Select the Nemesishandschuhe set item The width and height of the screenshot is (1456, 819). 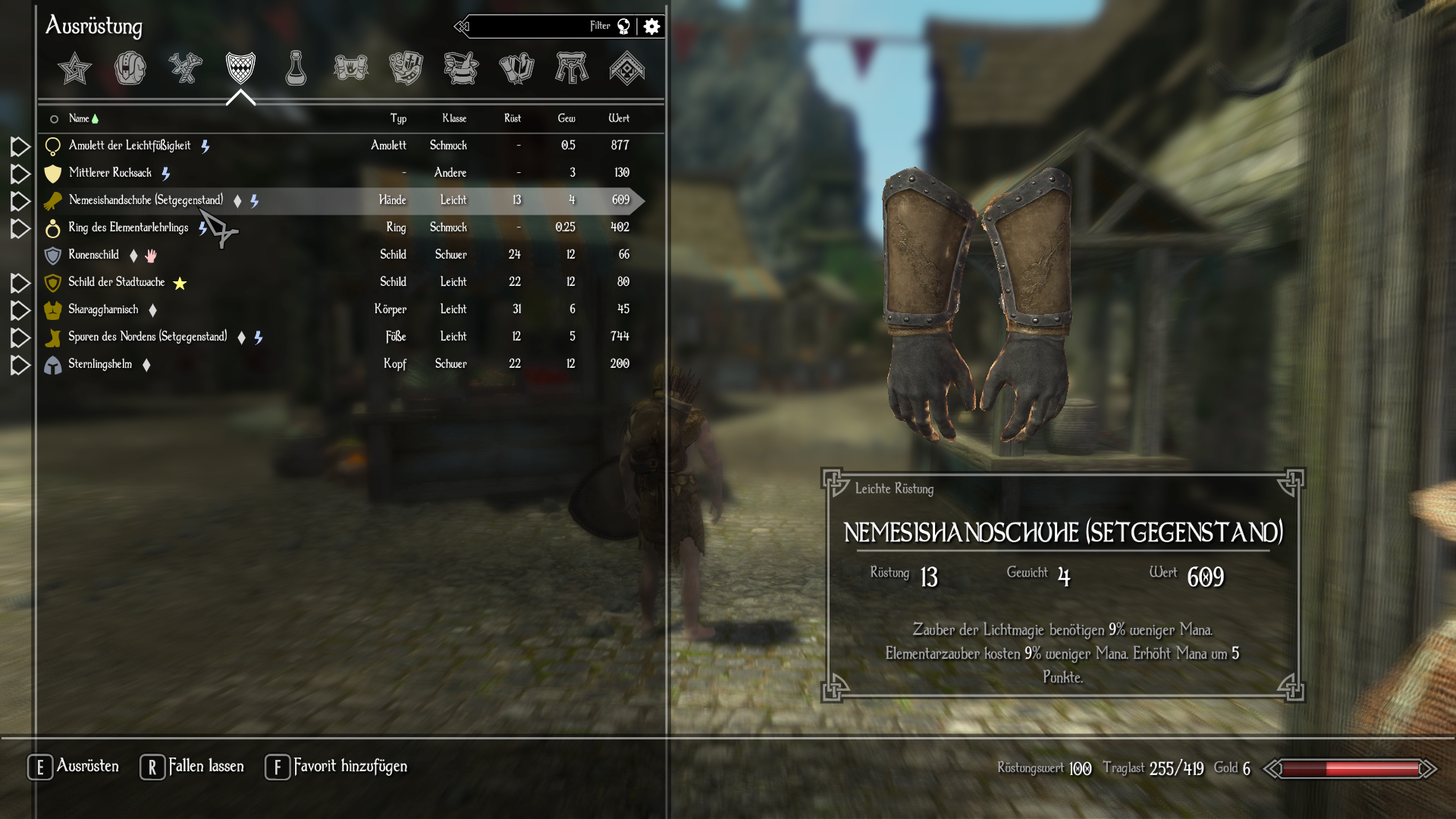146,200
